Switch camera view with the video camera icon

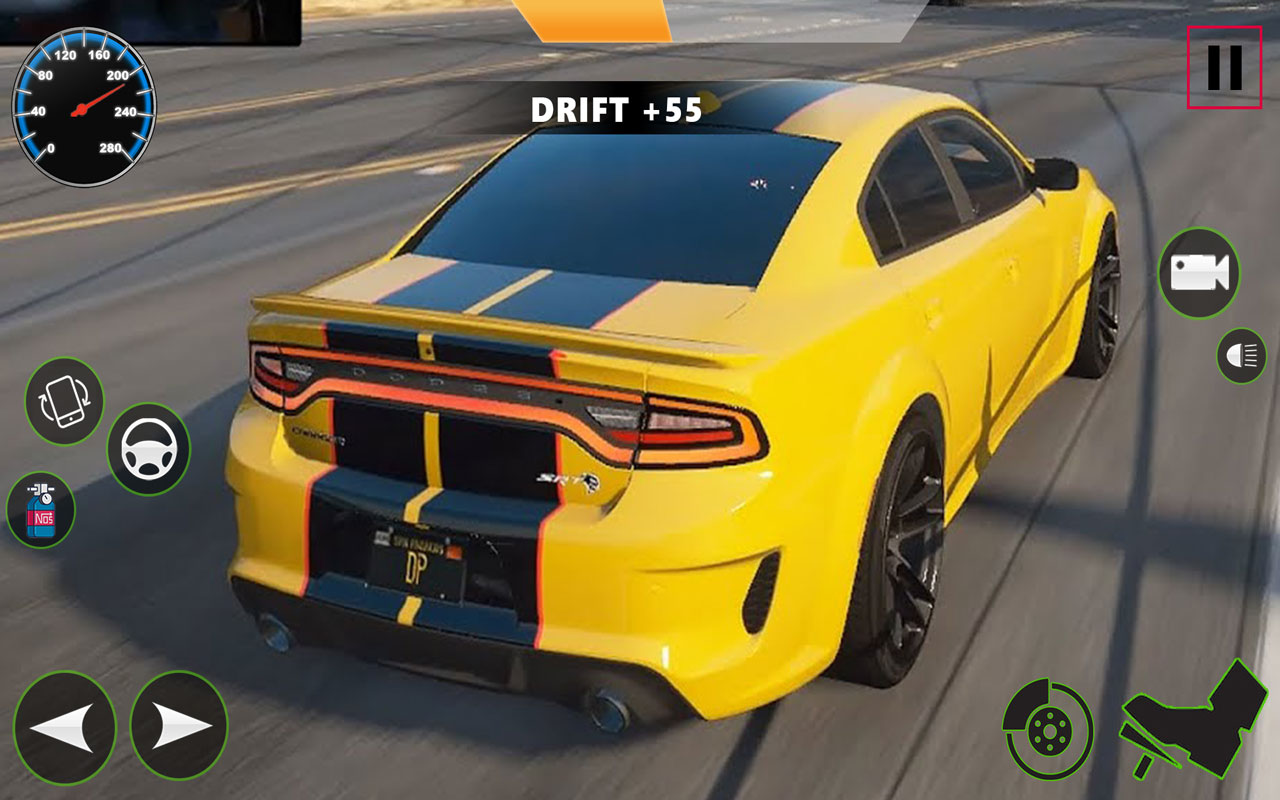pyautogui.click(x=1197, y=271)
